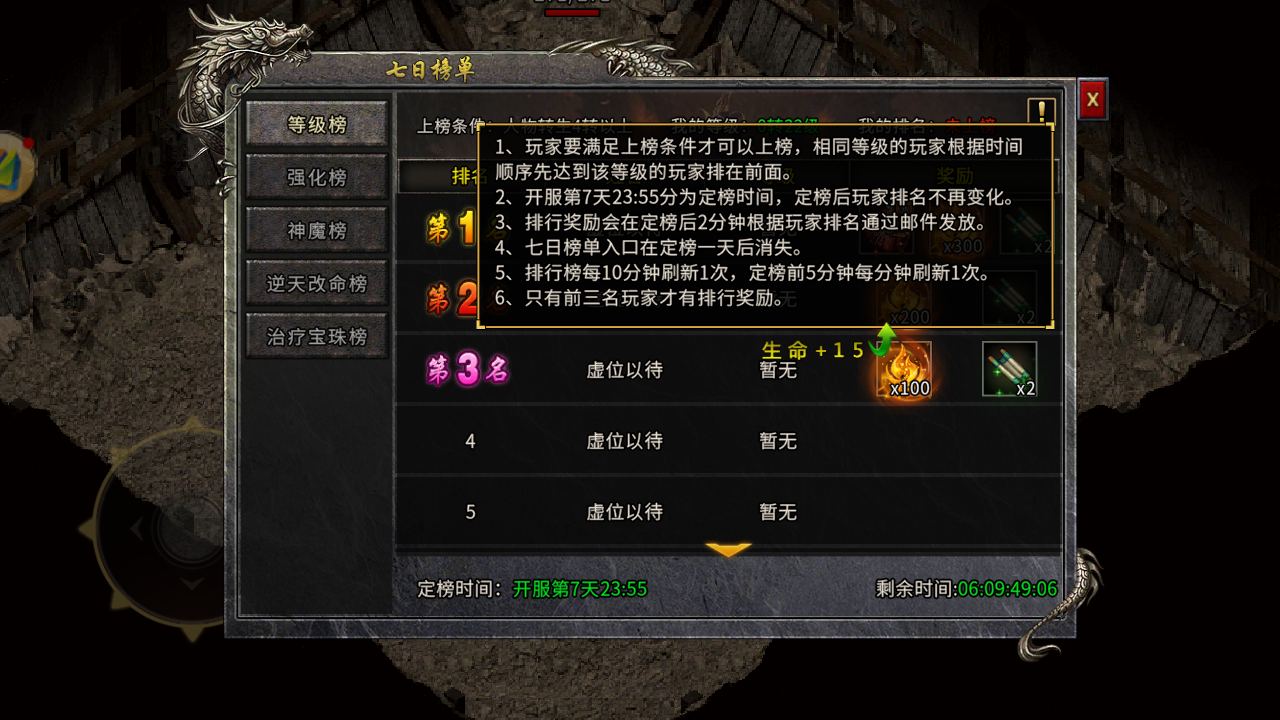The height and width of the screenshot is (720, 1280).
Task: Click the crossbow bolts reward icon showing x2
Action: pos(1007,368)
